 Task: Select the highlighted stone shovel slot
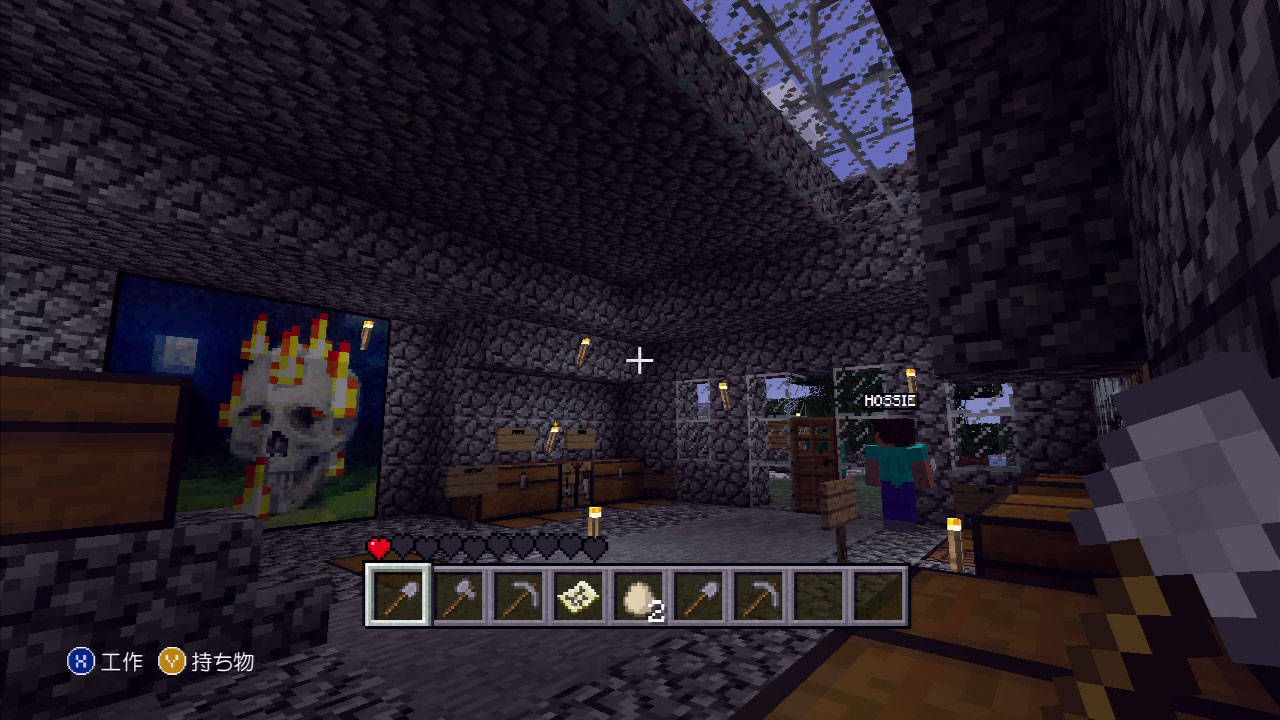pos(398,596)
